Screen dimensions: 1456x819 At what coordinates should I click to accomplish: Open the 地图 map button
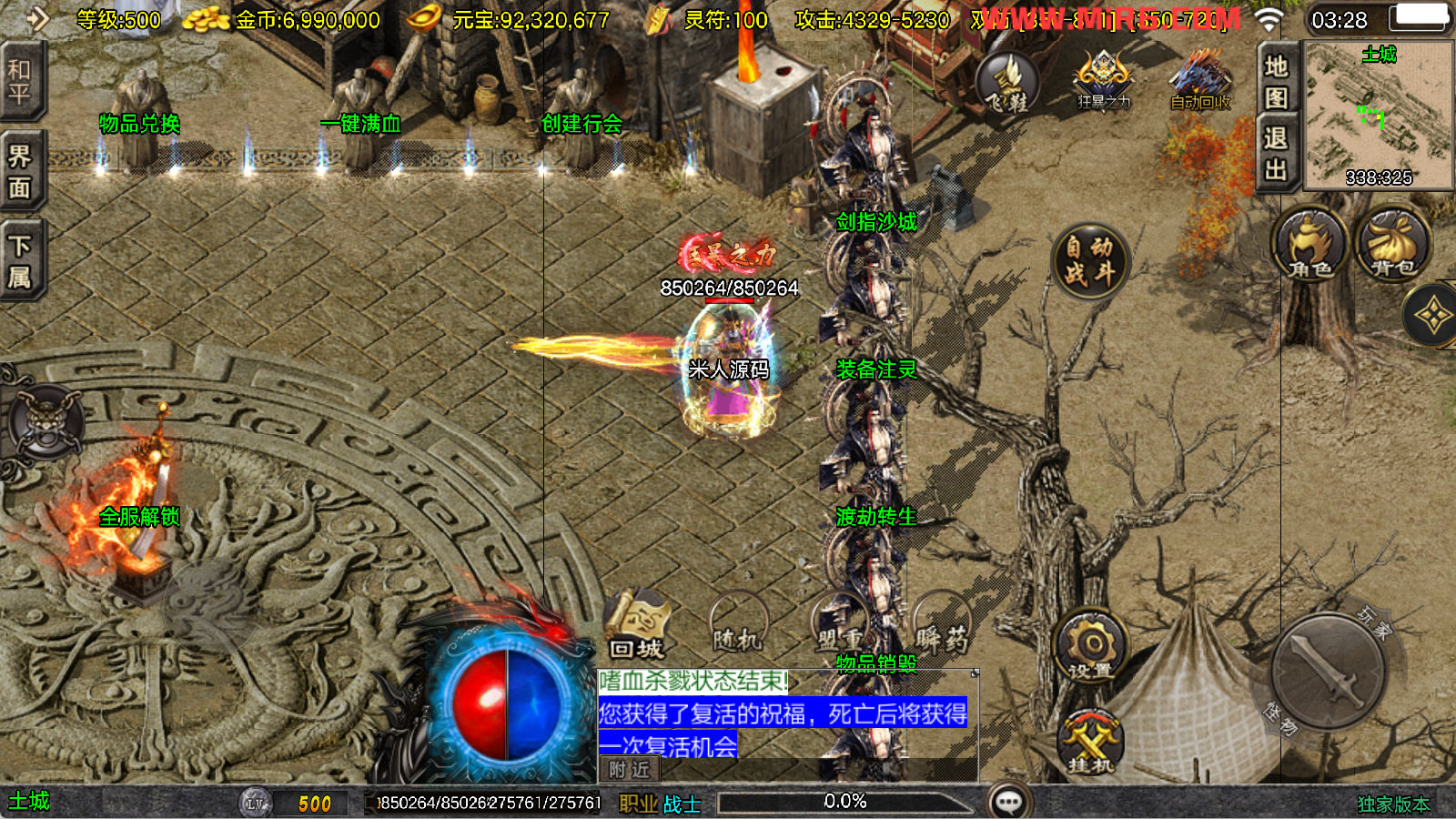click(x=1276, y=81)
